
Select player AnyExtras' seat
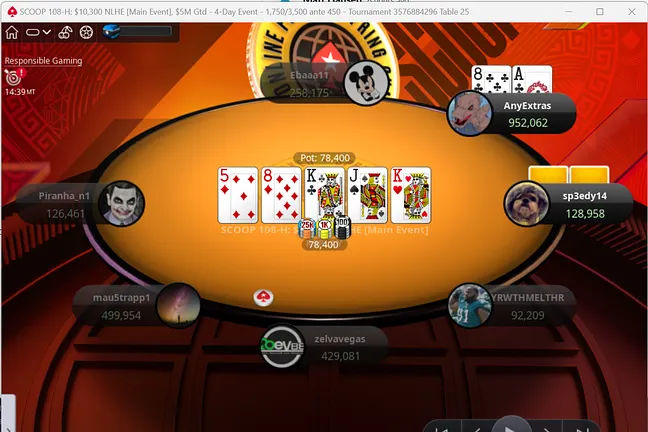[x=511, y=114]
